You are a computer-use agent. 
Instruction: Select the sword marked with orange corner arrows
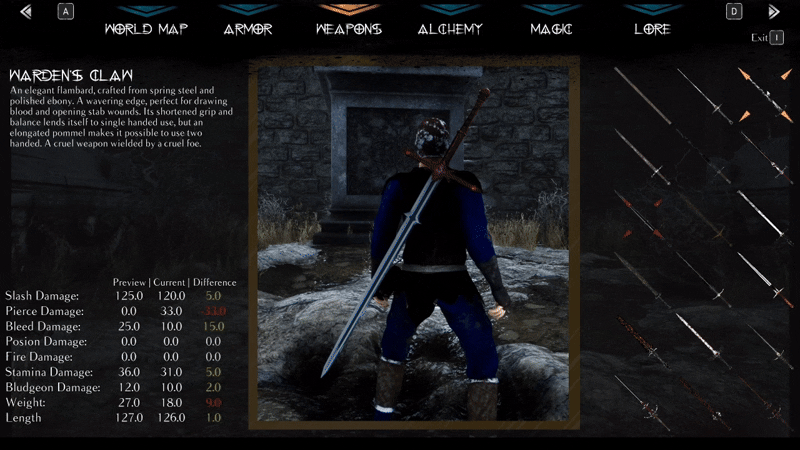click(x=765, y=95)
